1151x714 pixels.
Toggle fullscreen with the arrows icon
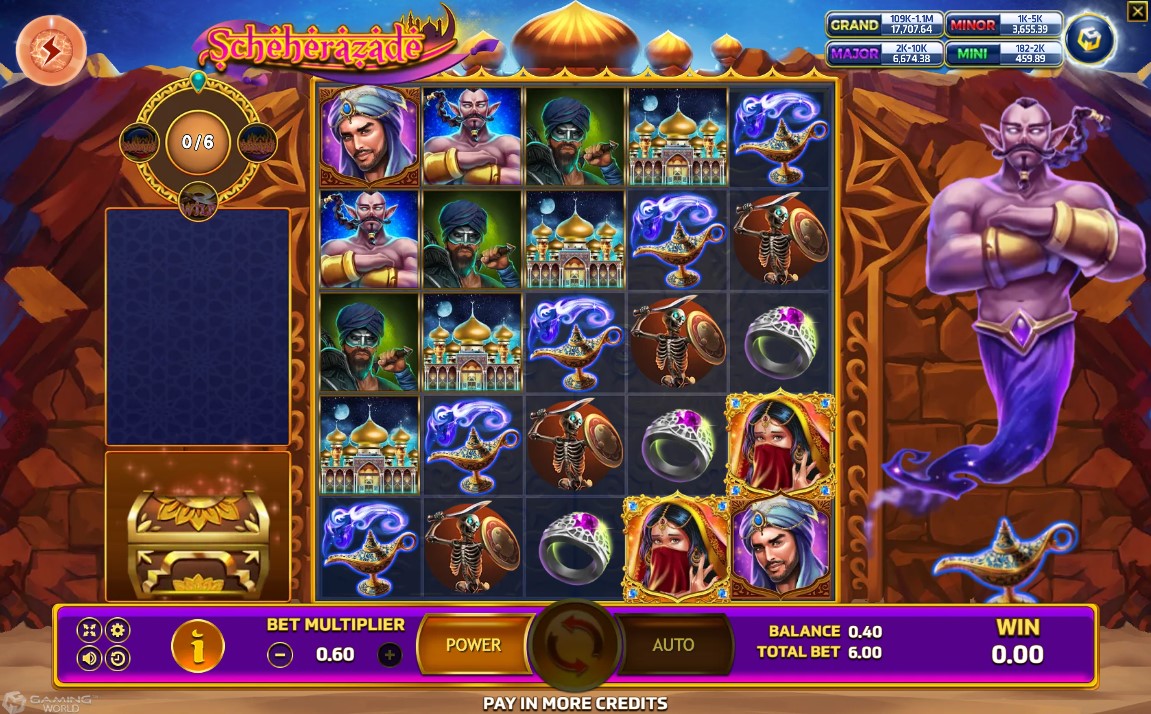[90, 630]
